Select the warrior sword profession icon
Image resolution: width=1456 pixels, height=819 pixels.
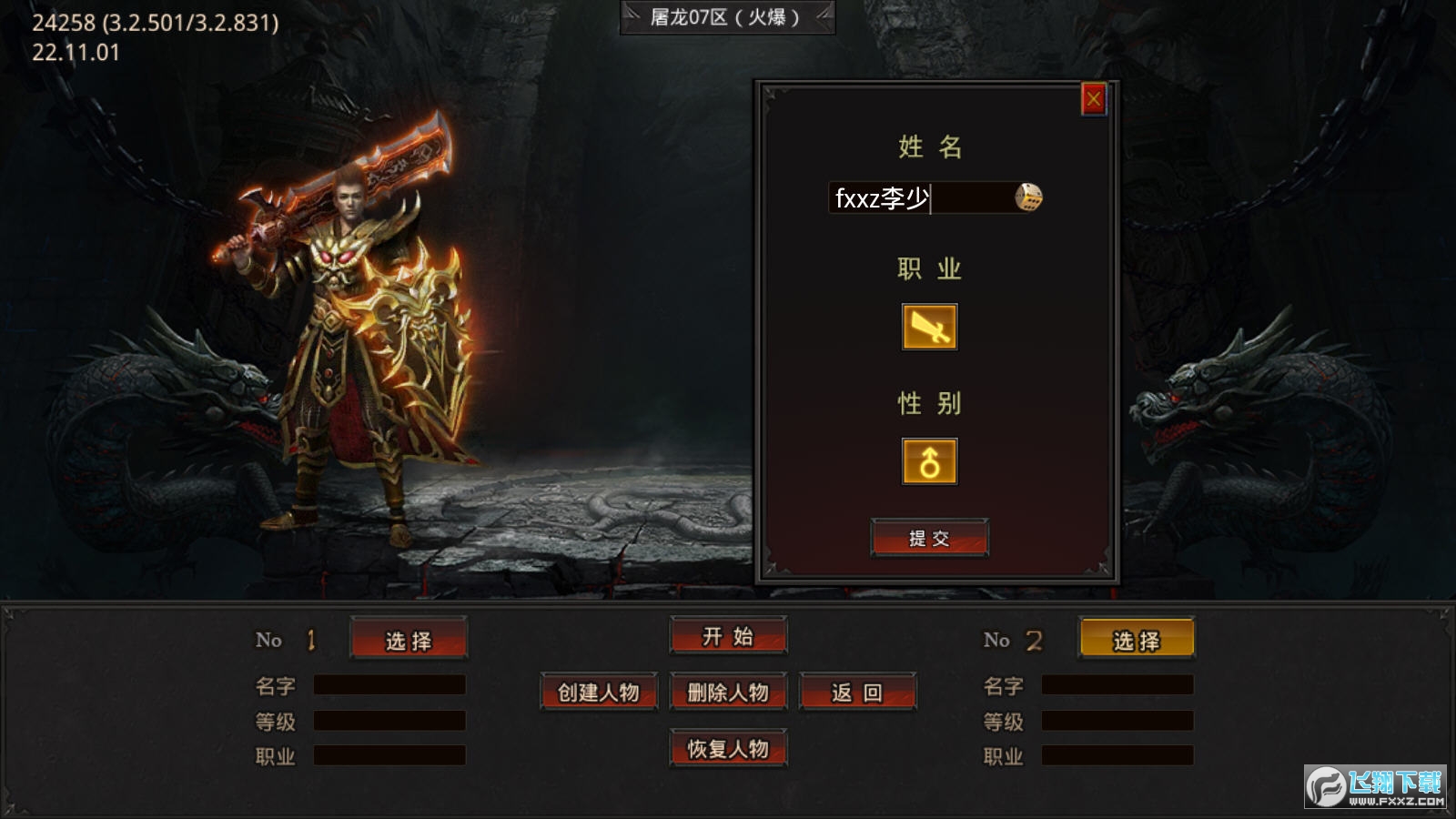click(928, 328)
